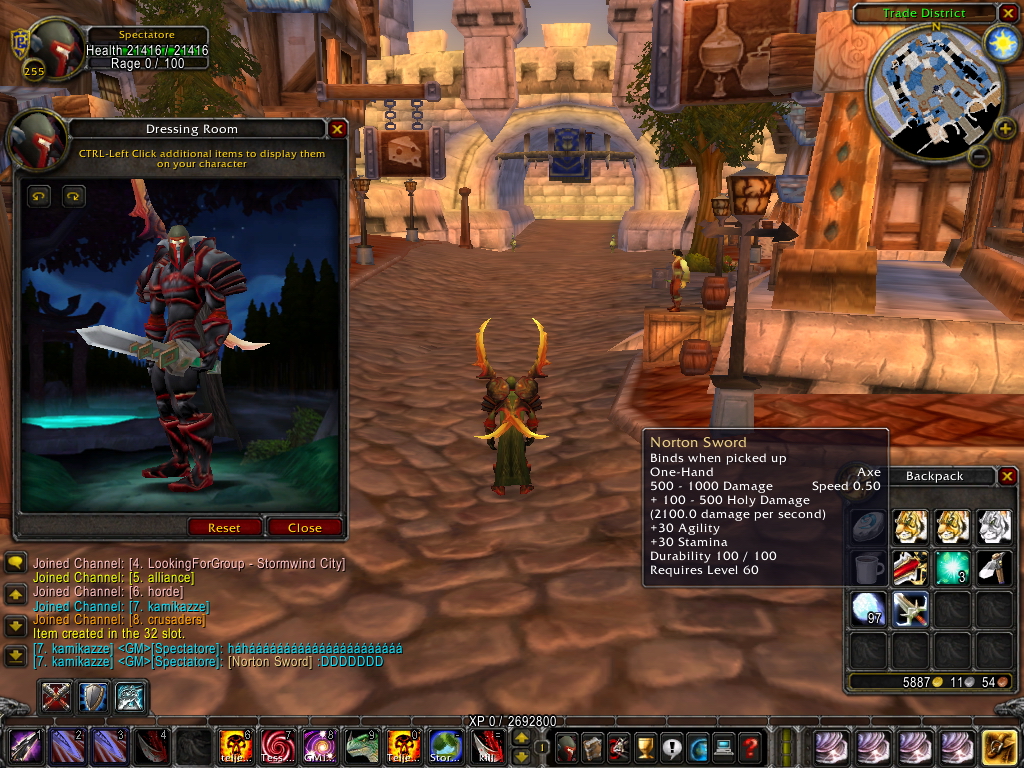The image size is (1024, 768).
Task: Switch to the shield defensive stance
Action: click(94, 696)
